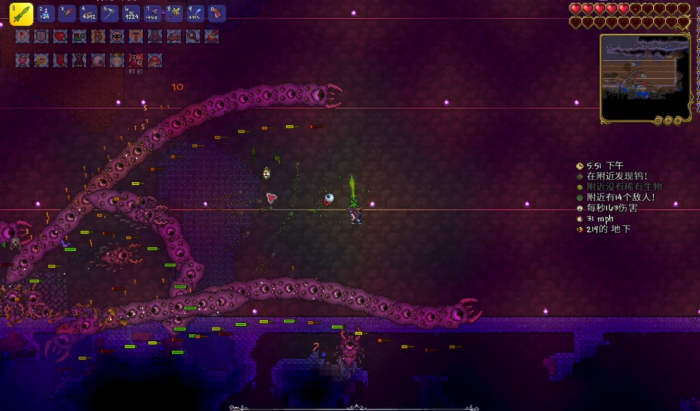Click the red potion with clock debuff icon
Viewport: 700px width, 411px height.
point(134,60)
